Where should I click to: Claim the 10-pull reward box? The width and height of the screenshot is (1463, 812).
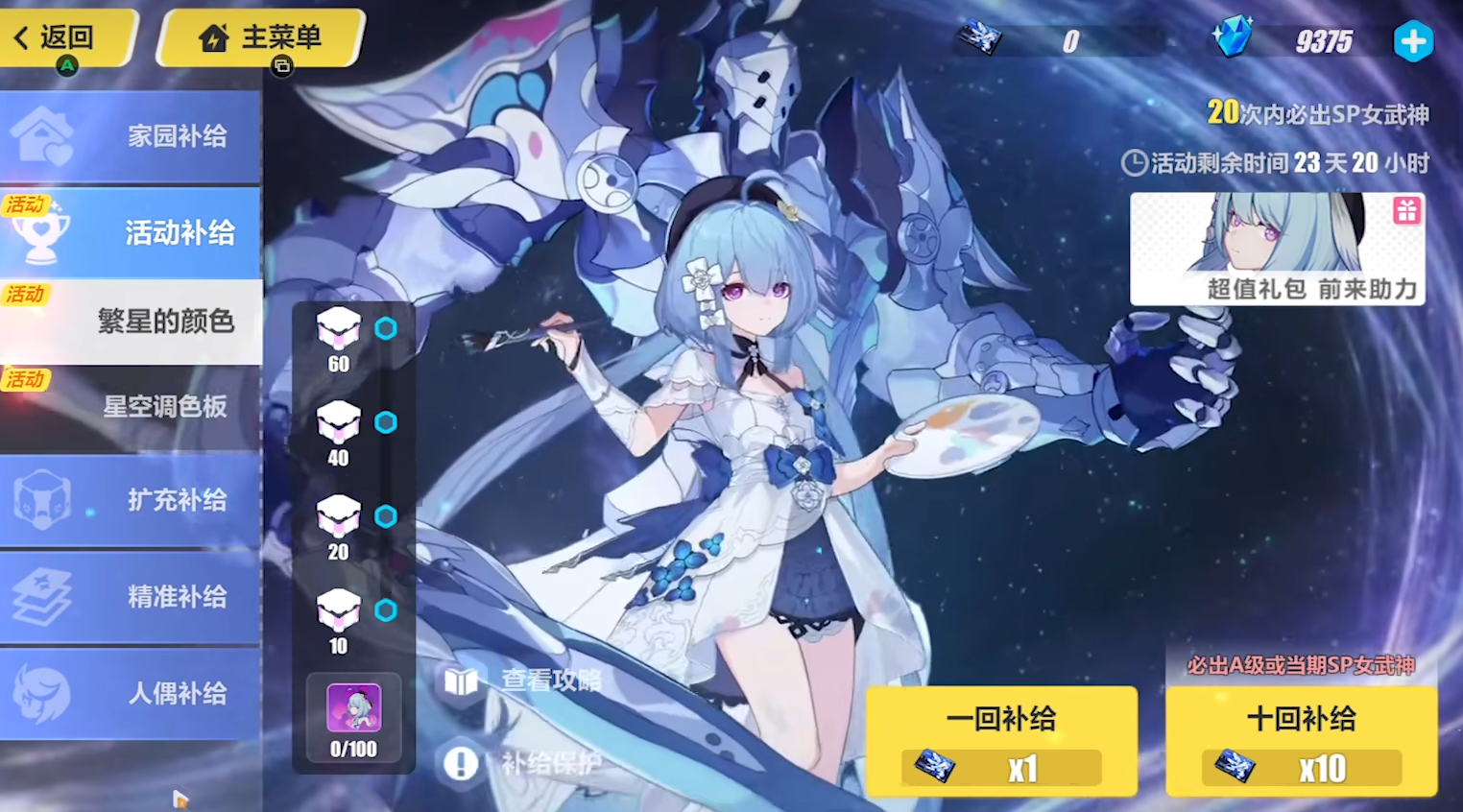point(339,611)
